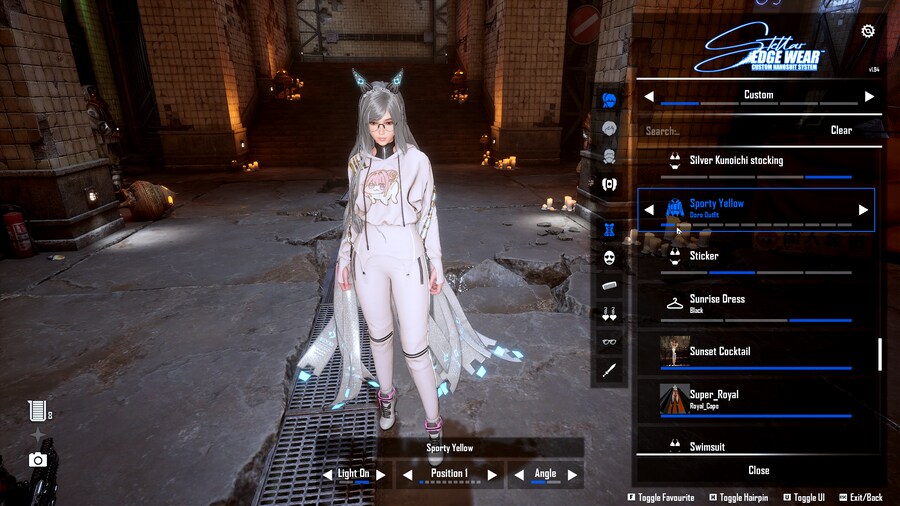Select the Super_Royal outfit entry

759,398
